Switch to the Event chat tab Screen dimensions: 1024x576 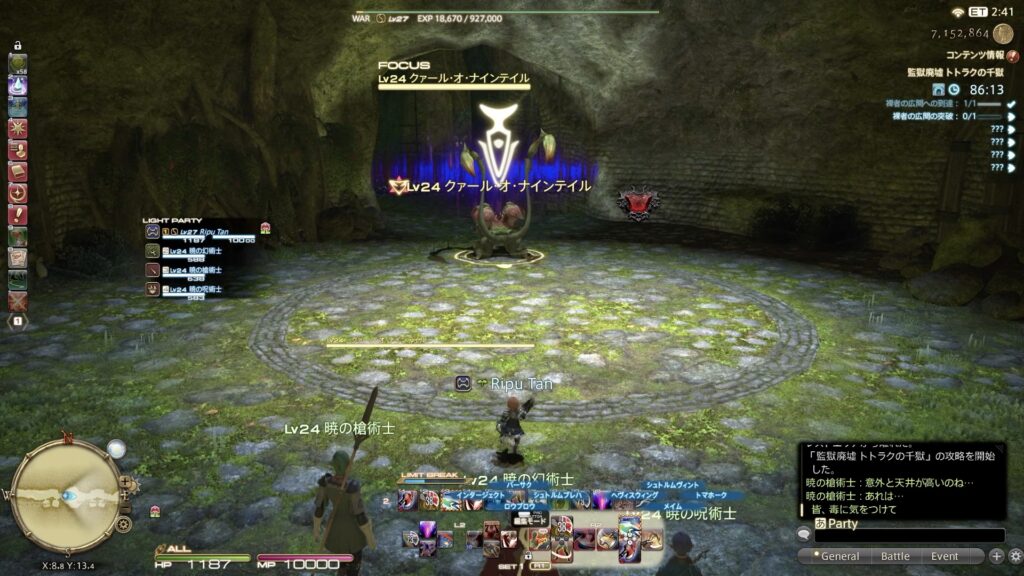point(944,556)
